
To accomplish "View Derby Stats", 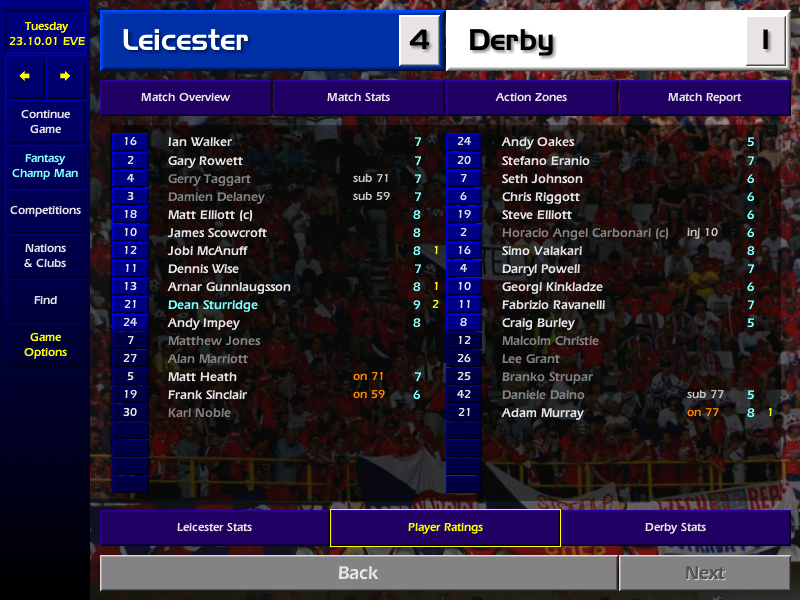I will coord(675,527).
